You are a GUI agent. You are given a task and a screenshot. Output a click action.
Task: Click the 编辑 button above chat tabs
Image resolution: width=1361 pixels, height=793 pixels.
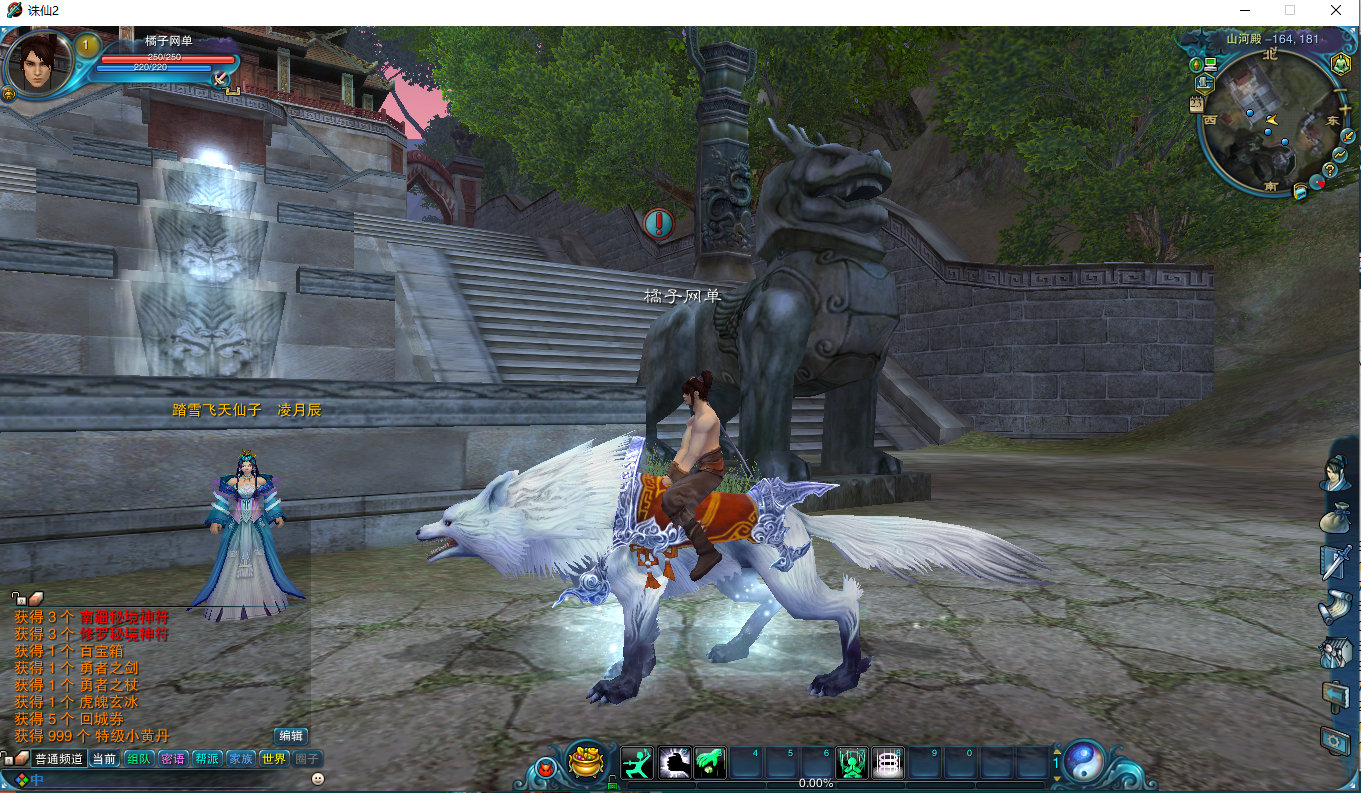[290, 735]
